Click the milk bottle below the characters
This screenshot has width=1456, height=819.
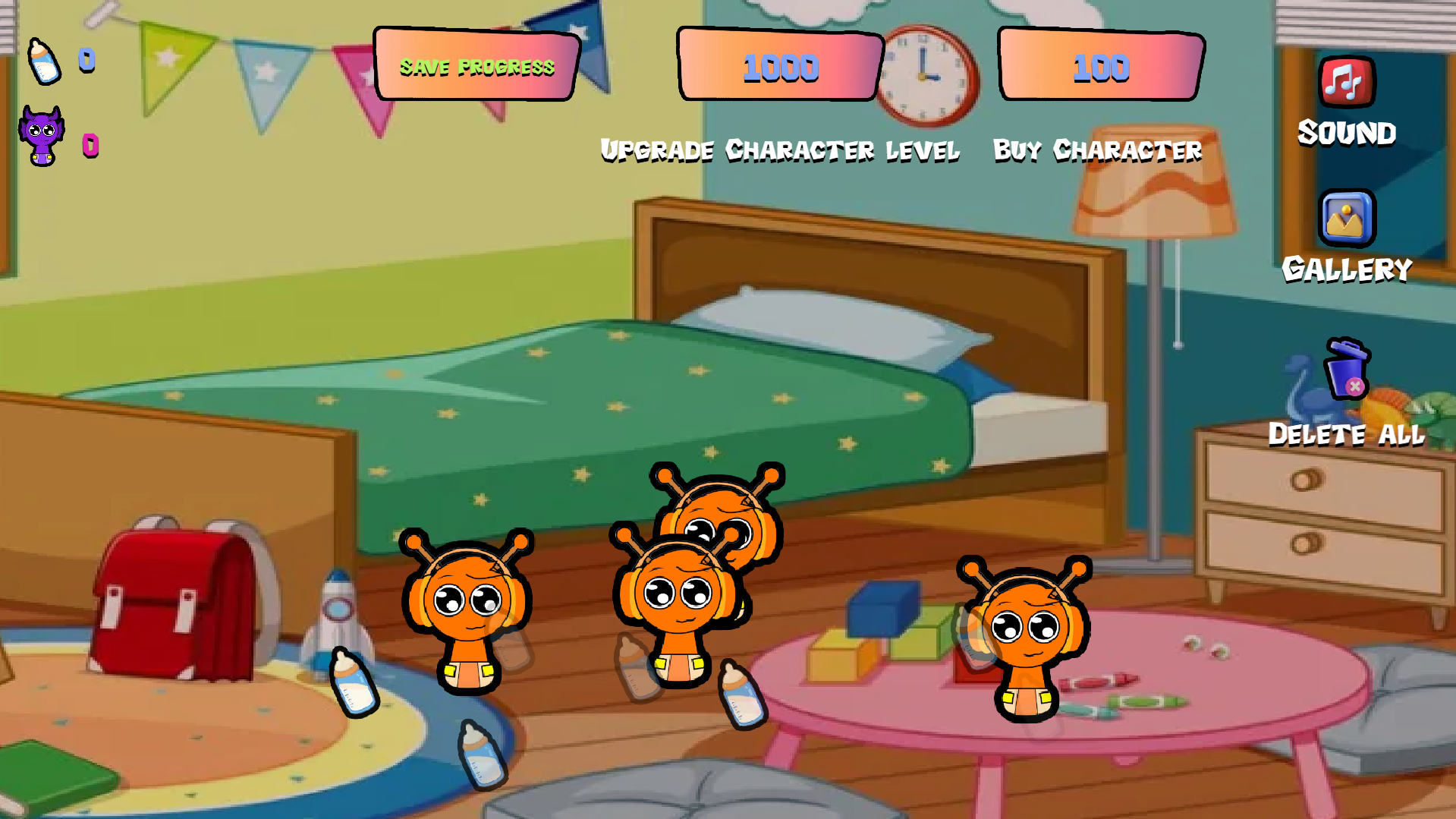480,755
